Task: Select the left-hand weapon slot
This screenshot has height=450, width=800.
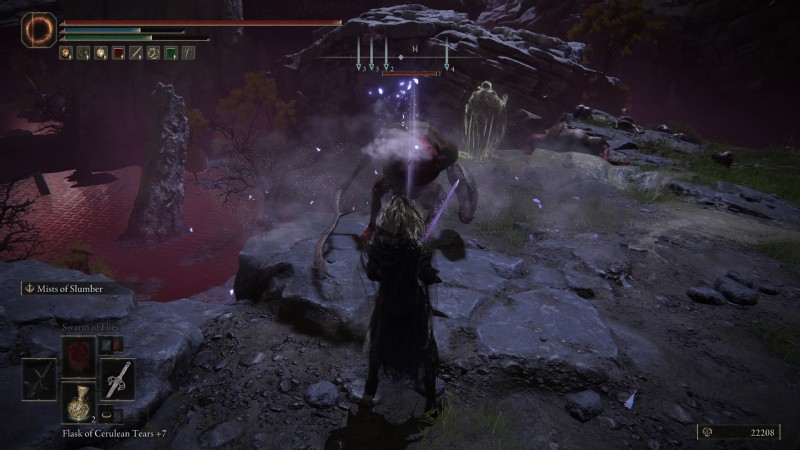Action: coord(40,379)
